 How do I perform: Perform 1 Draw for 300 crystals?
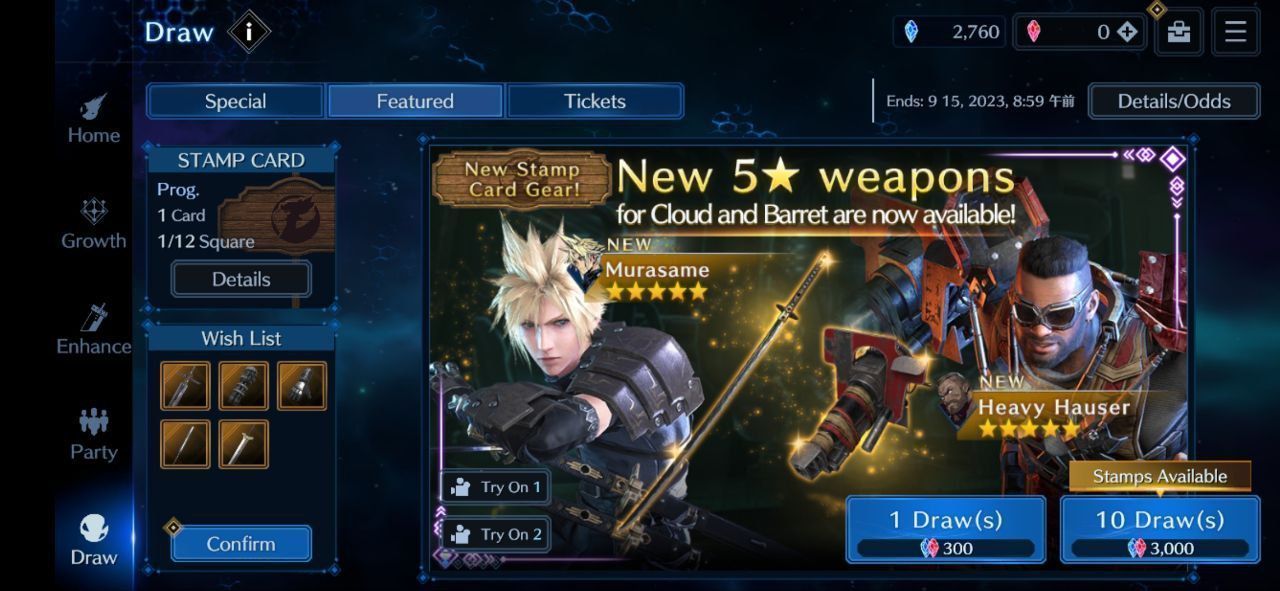tap(945, 529)
